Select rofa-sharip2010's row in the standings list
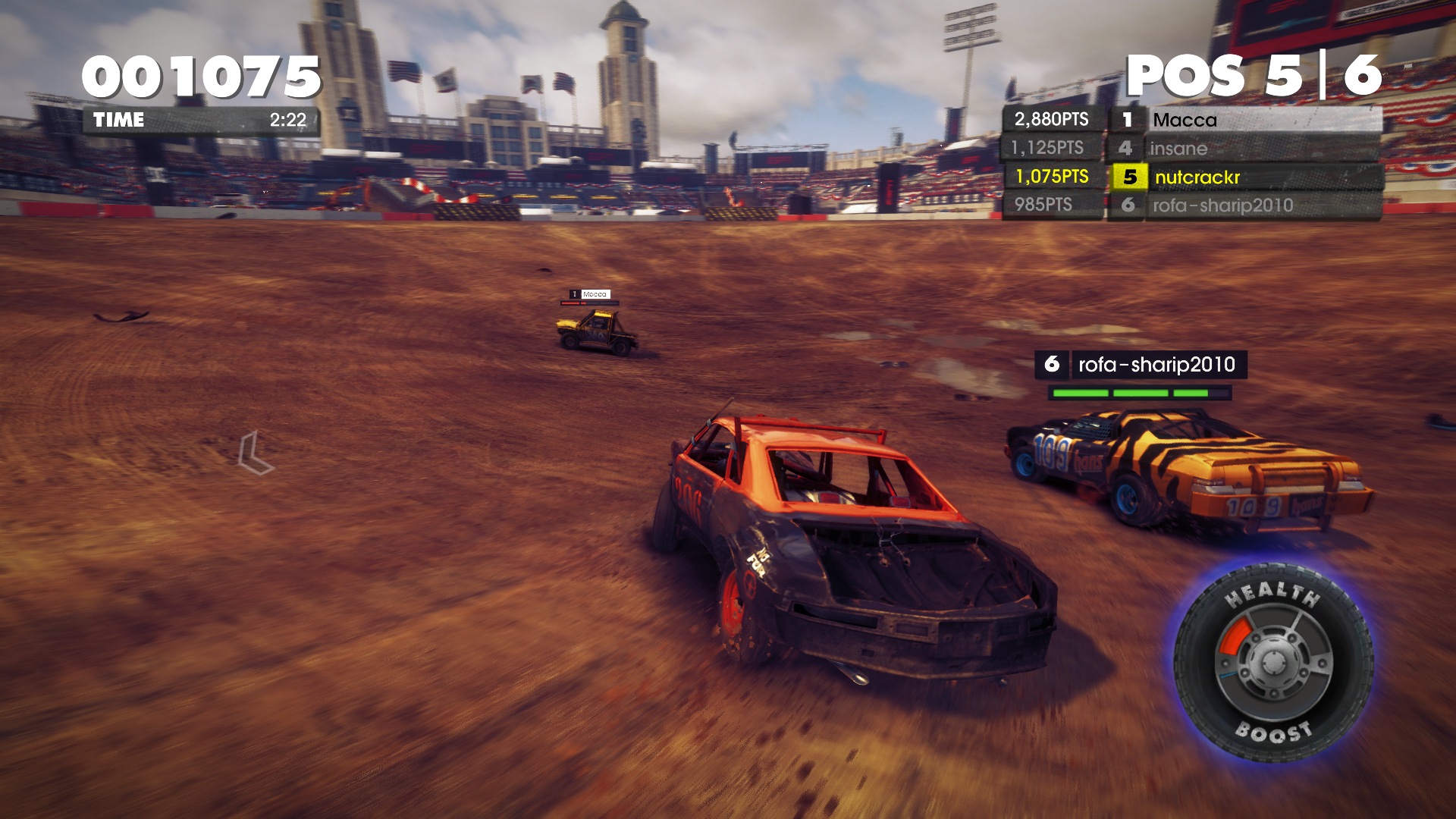Image resolution: width=1456 pixels, height=819 pixels. 1191,205
